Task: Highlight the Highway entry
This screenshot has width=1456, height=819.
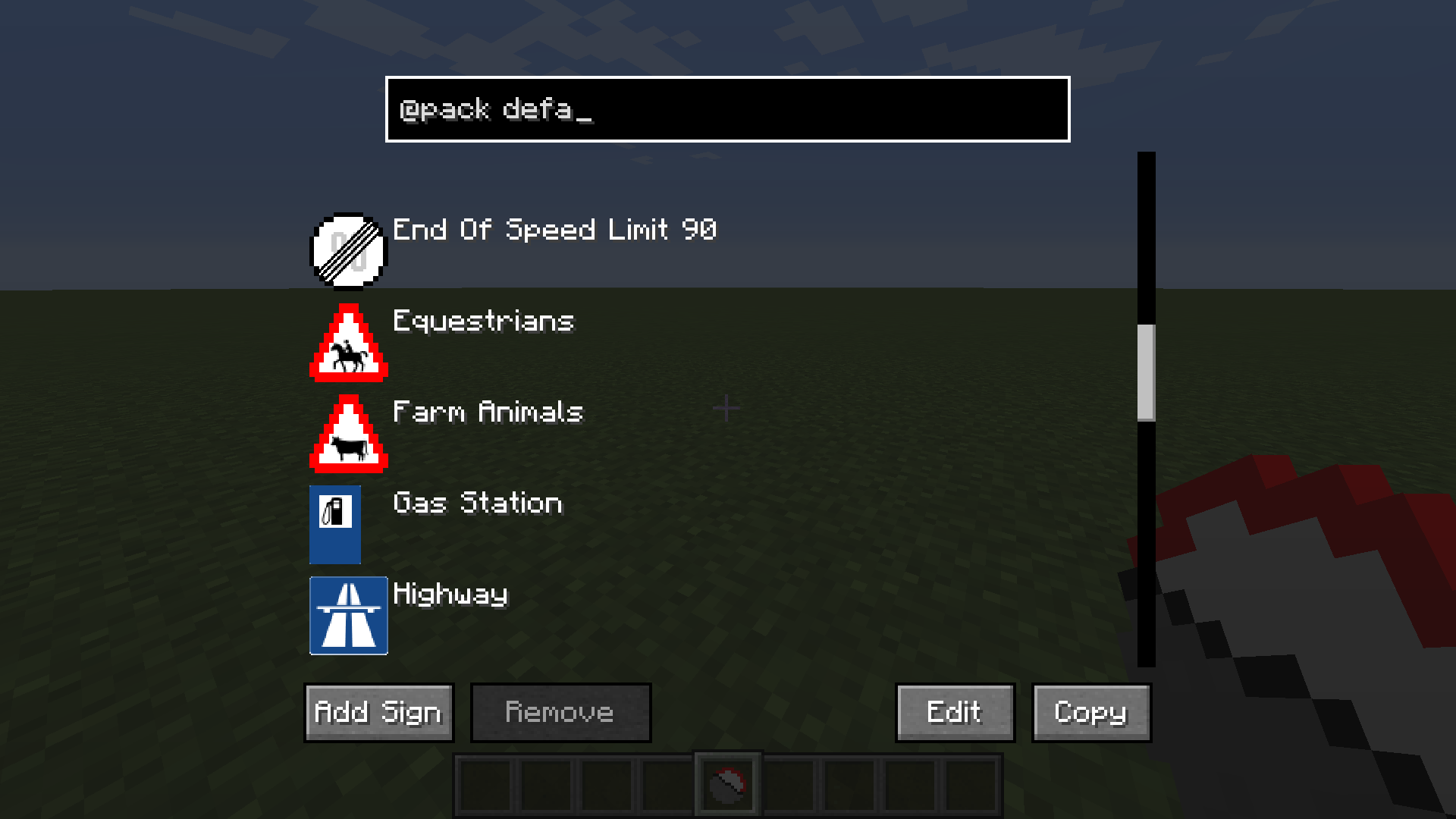Action: [x=450, y=595]
